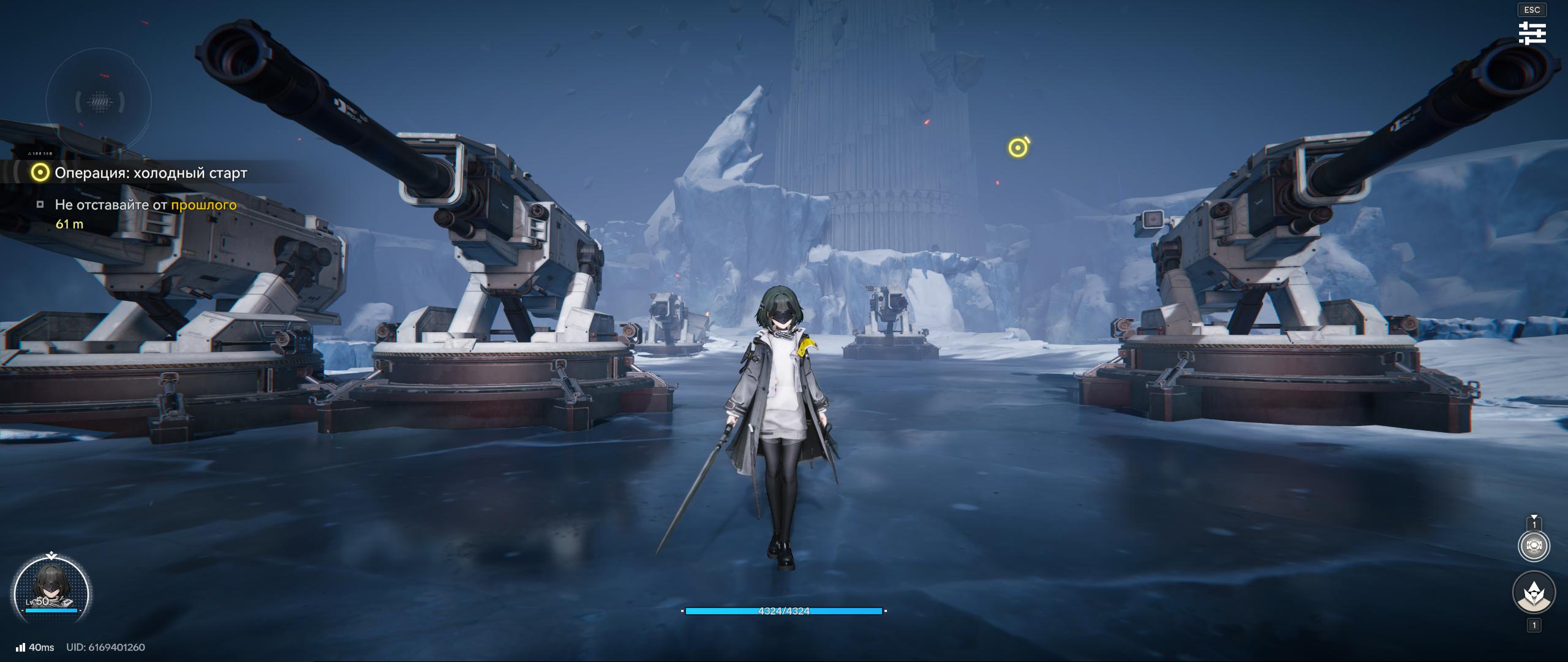Open the circular minimap radar
The height and width of the screenshot is (662, 1568).
click(98, 102)
